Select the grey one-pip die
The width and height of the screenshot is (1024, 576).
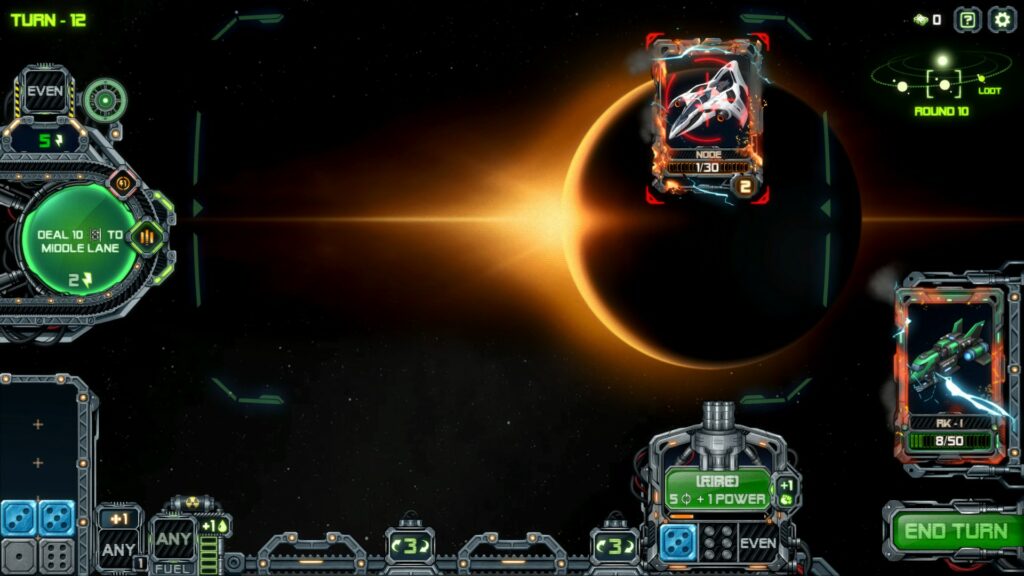click(19, 556)
